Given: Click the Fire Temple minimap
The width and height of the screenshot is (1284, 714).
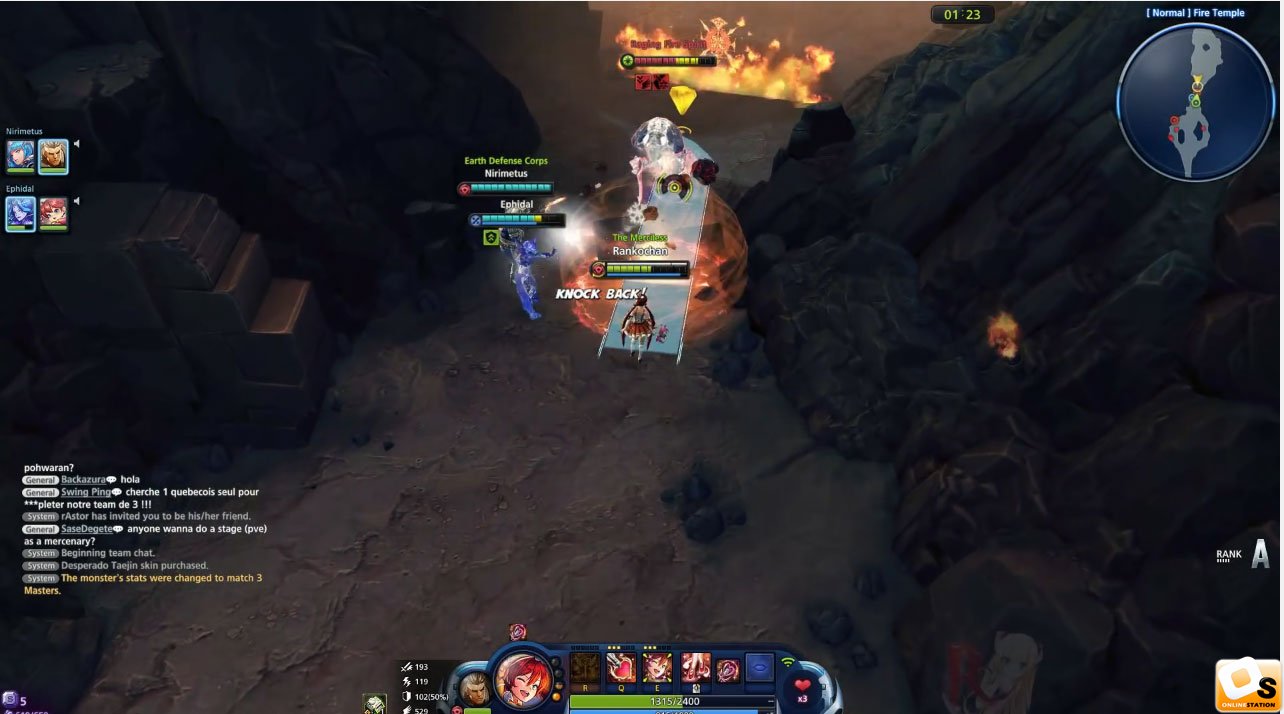Looking at the screenshot, I should pyautogui.click(x=1196, y=103).
